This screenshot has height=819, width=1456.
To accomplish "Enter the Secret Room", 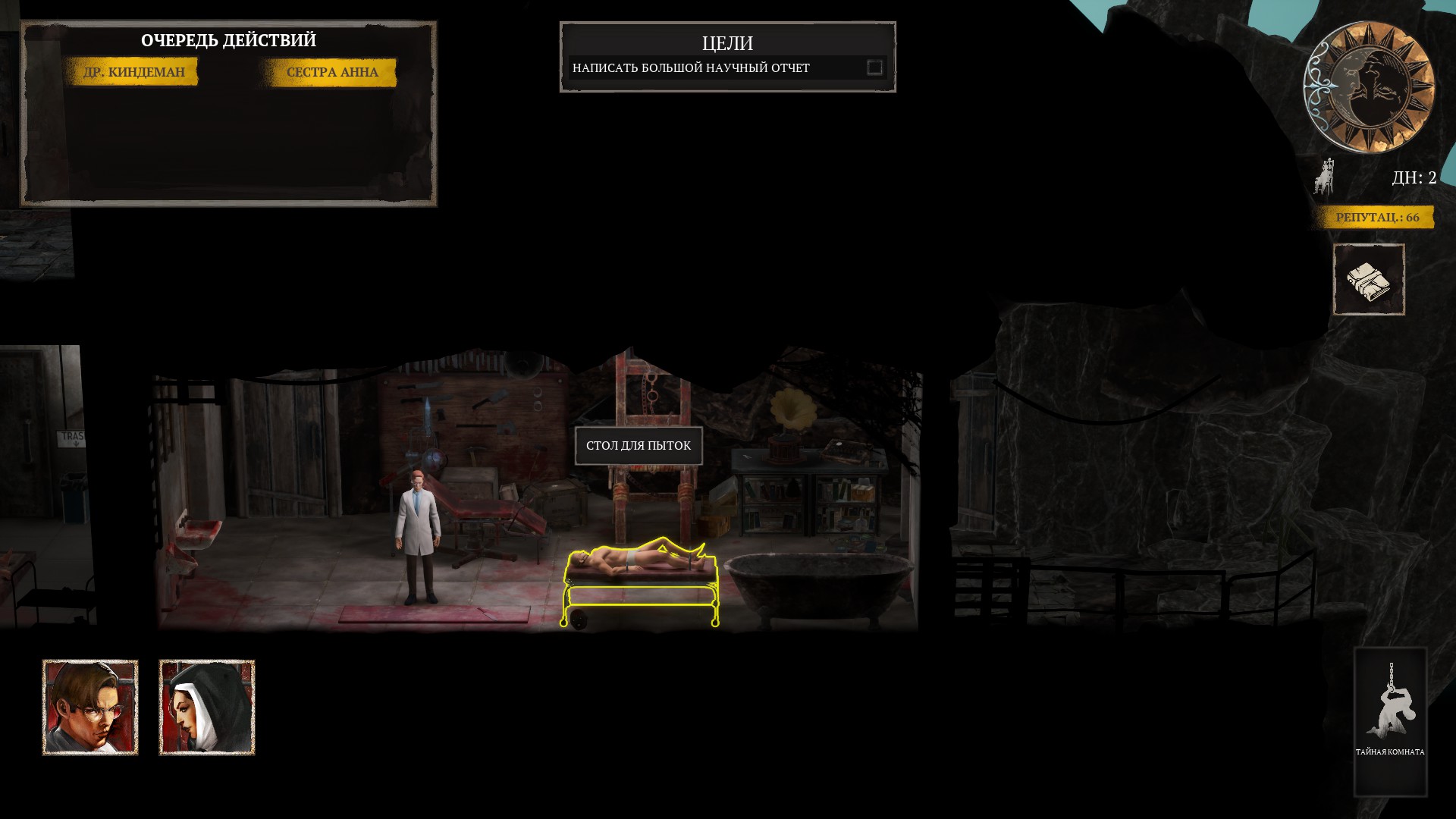I will [1390, 720].
